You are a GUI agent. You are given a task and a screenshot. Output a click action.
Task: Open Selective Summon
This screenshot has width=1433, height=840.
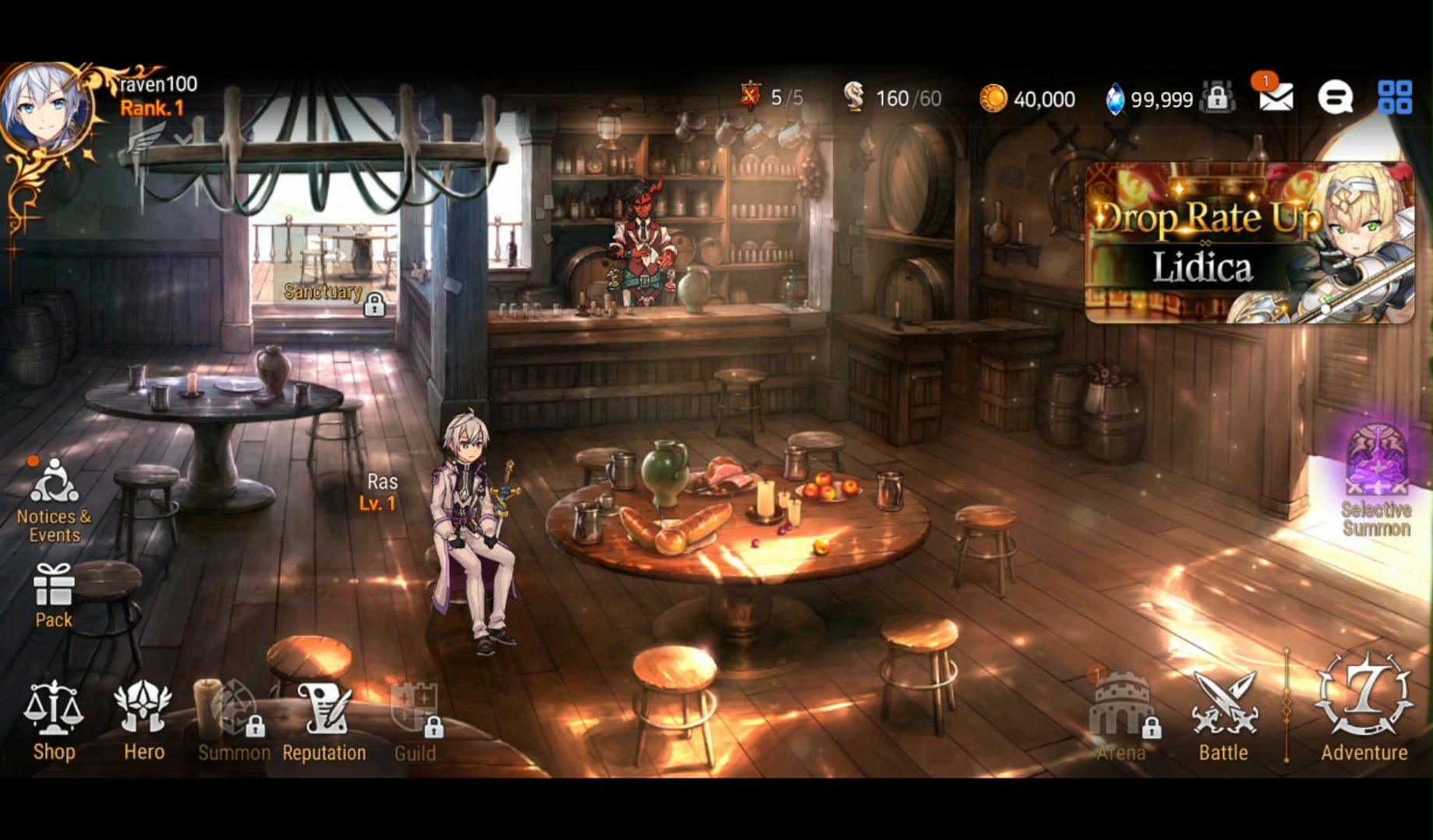pyautogui.click(x=1376, y=481)
